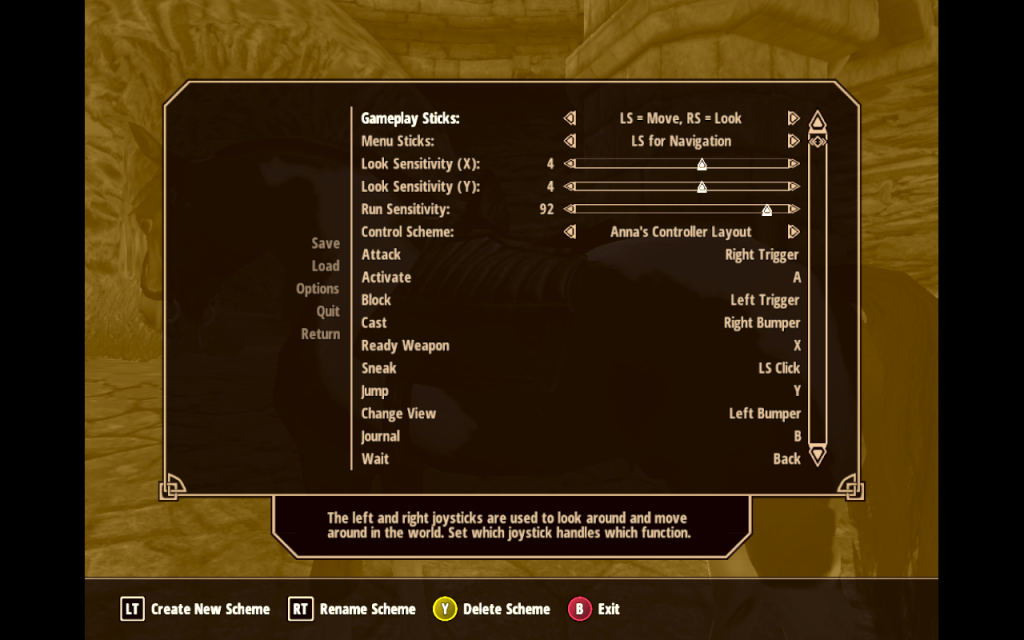Select the Ready Weapon binding row
This screenshot has width=1024, height=640.
[580, 346]
